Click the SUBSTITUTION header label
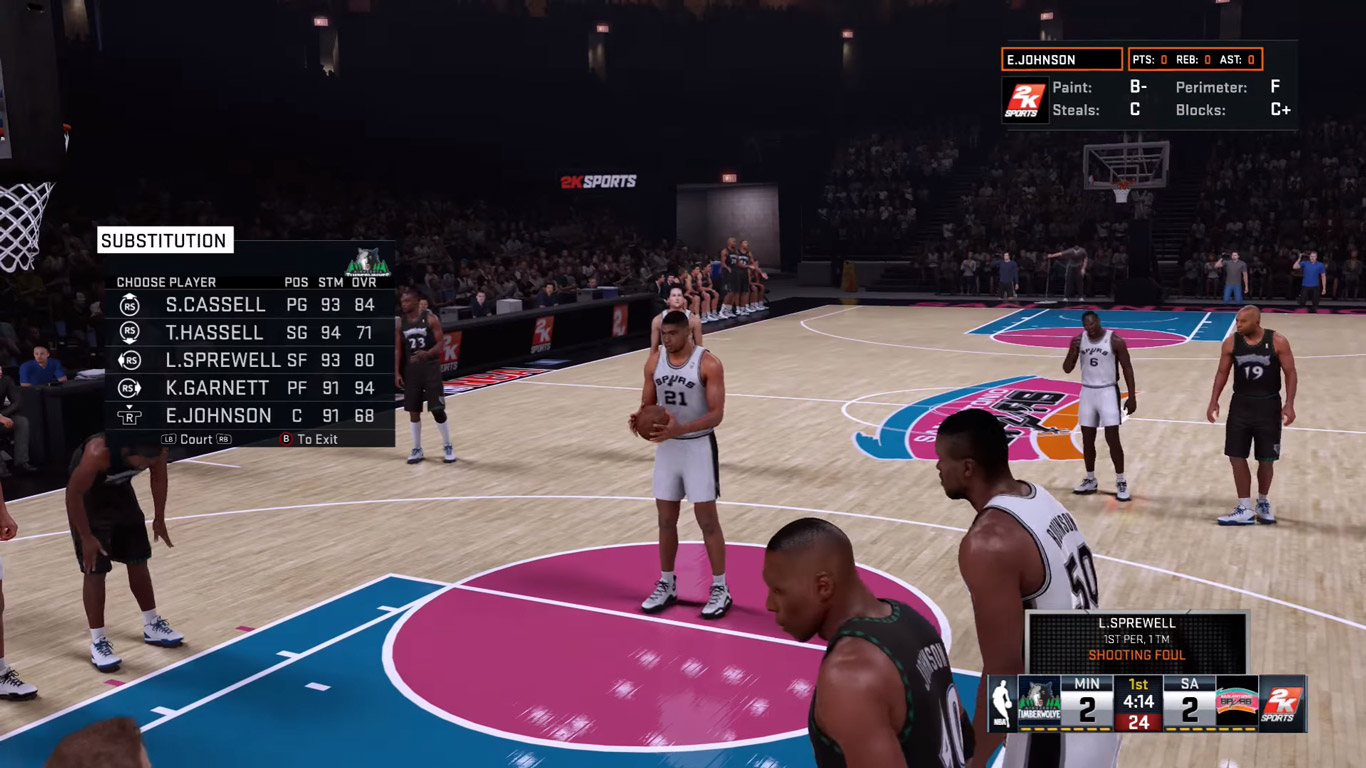1366x768 pixels. [x=162, y=240]
